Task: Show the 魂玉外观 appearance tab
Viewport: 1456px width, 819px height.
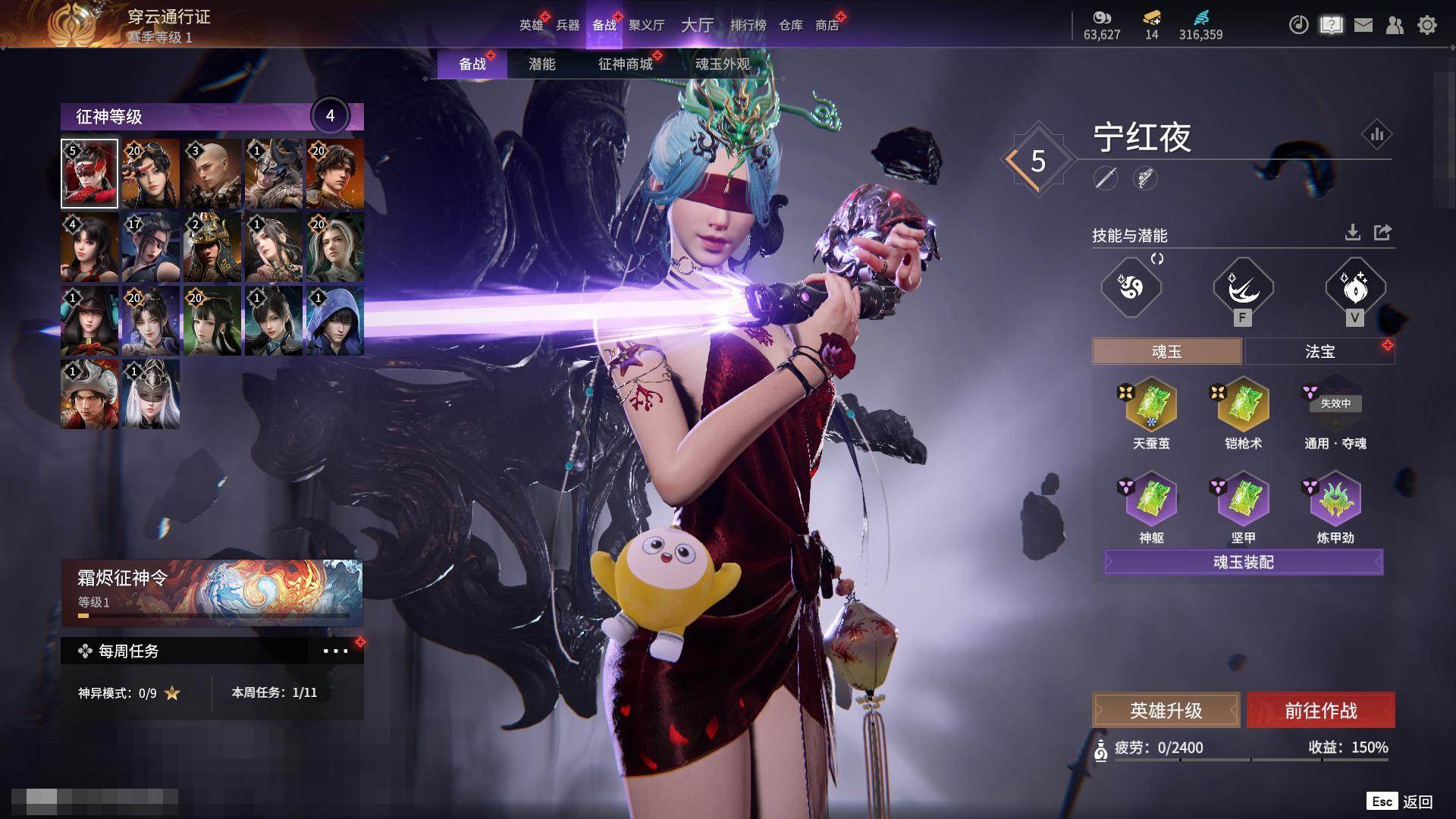Action: point(722,64)
